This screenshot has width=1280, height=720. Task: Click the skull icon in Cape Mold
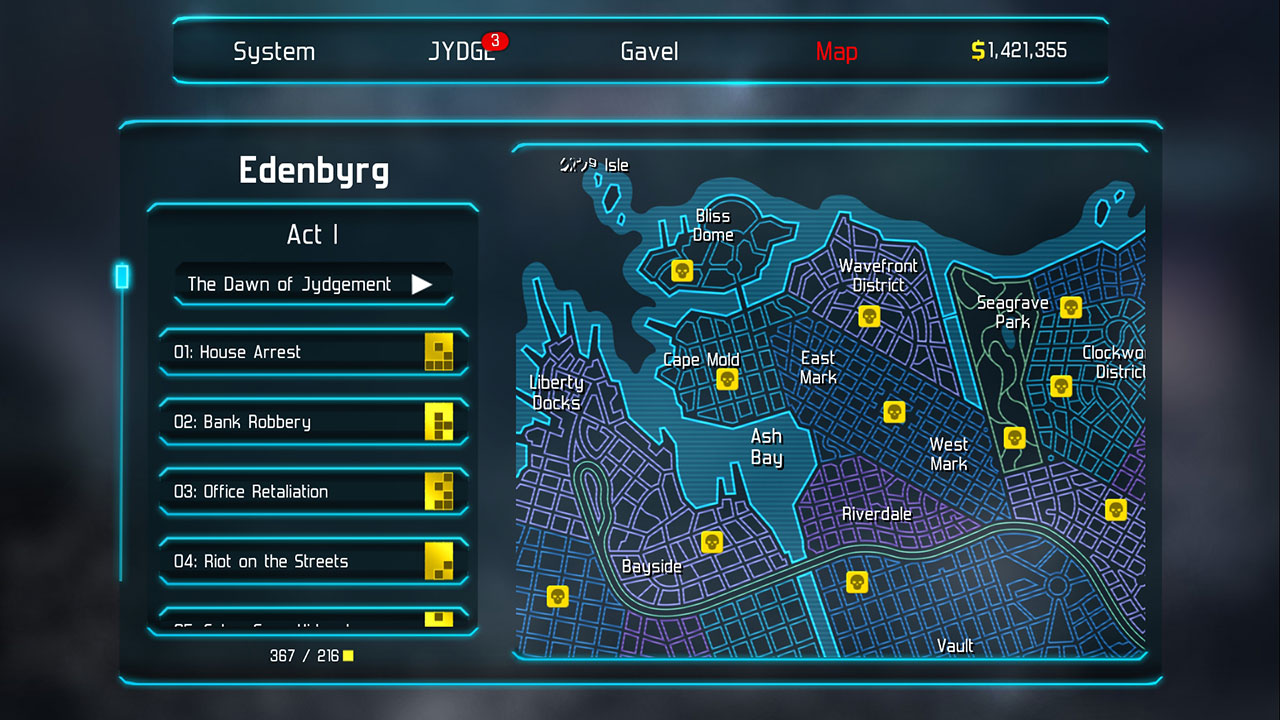click(726, 378)
